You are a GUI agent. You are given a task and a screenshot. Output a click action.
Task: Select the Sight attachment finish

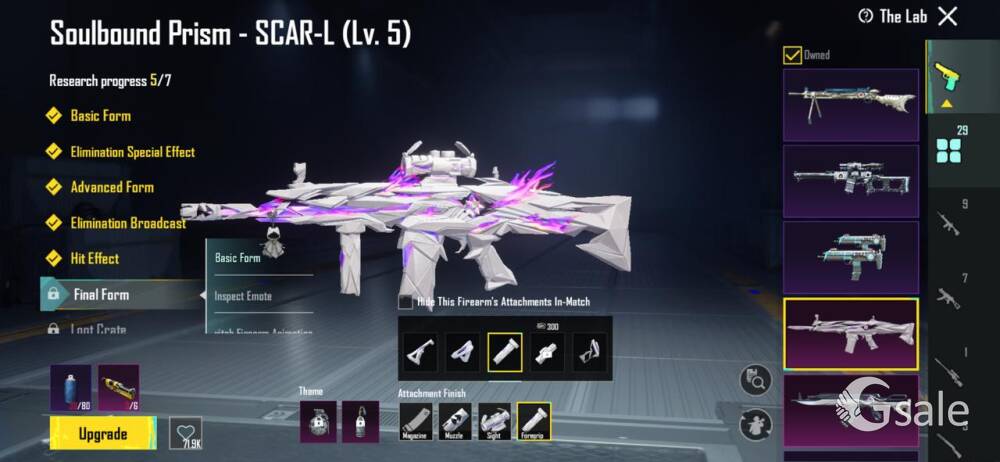click(x=494, y=421)
